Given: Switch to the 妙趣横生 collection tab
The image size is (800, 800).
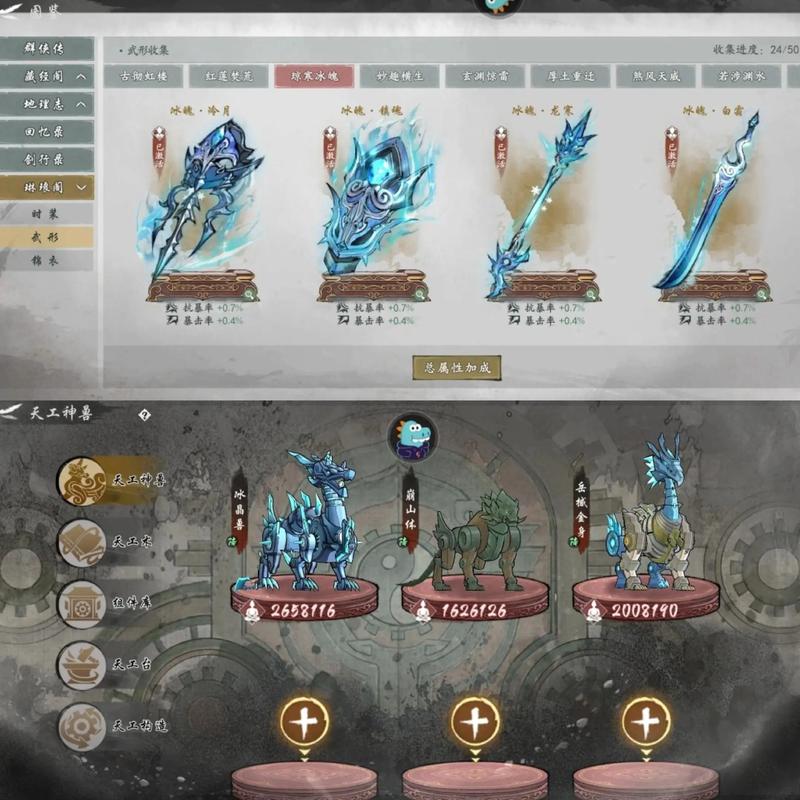Looking at the screenshot, I should click(400, 76).
